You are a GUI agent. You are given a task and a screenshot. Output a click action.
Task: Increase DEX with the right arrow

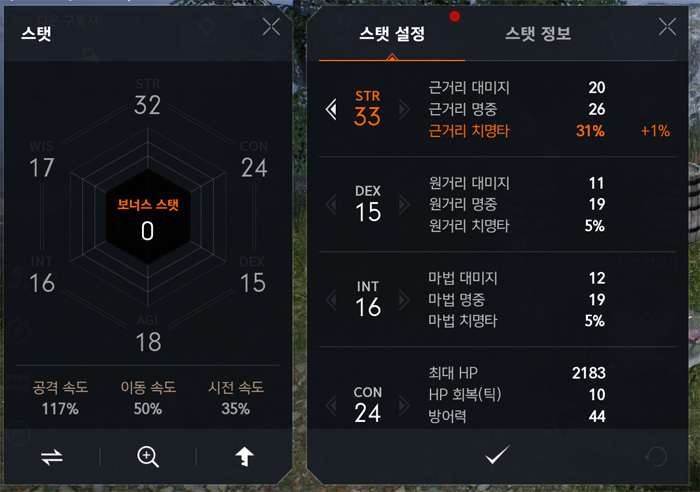404,205
